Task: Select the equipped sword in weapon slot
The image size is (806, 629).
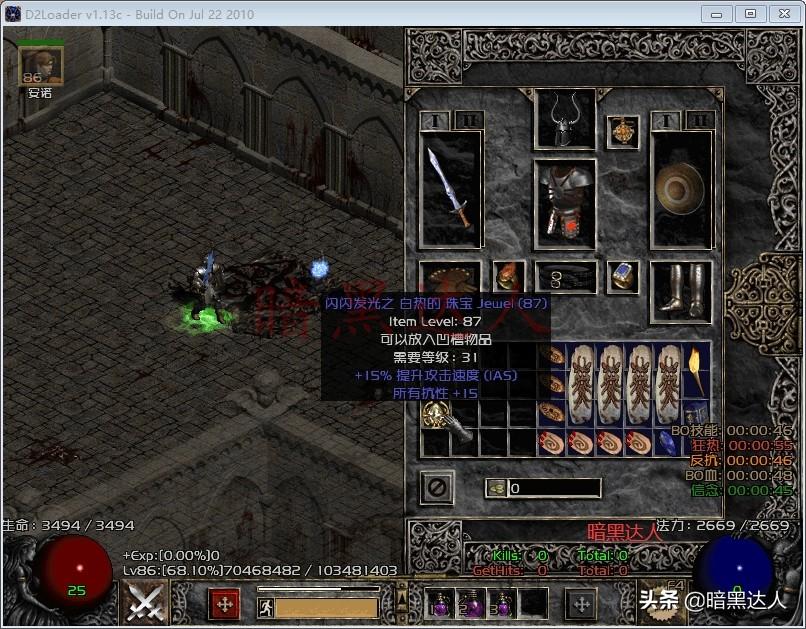Action: 449,187
